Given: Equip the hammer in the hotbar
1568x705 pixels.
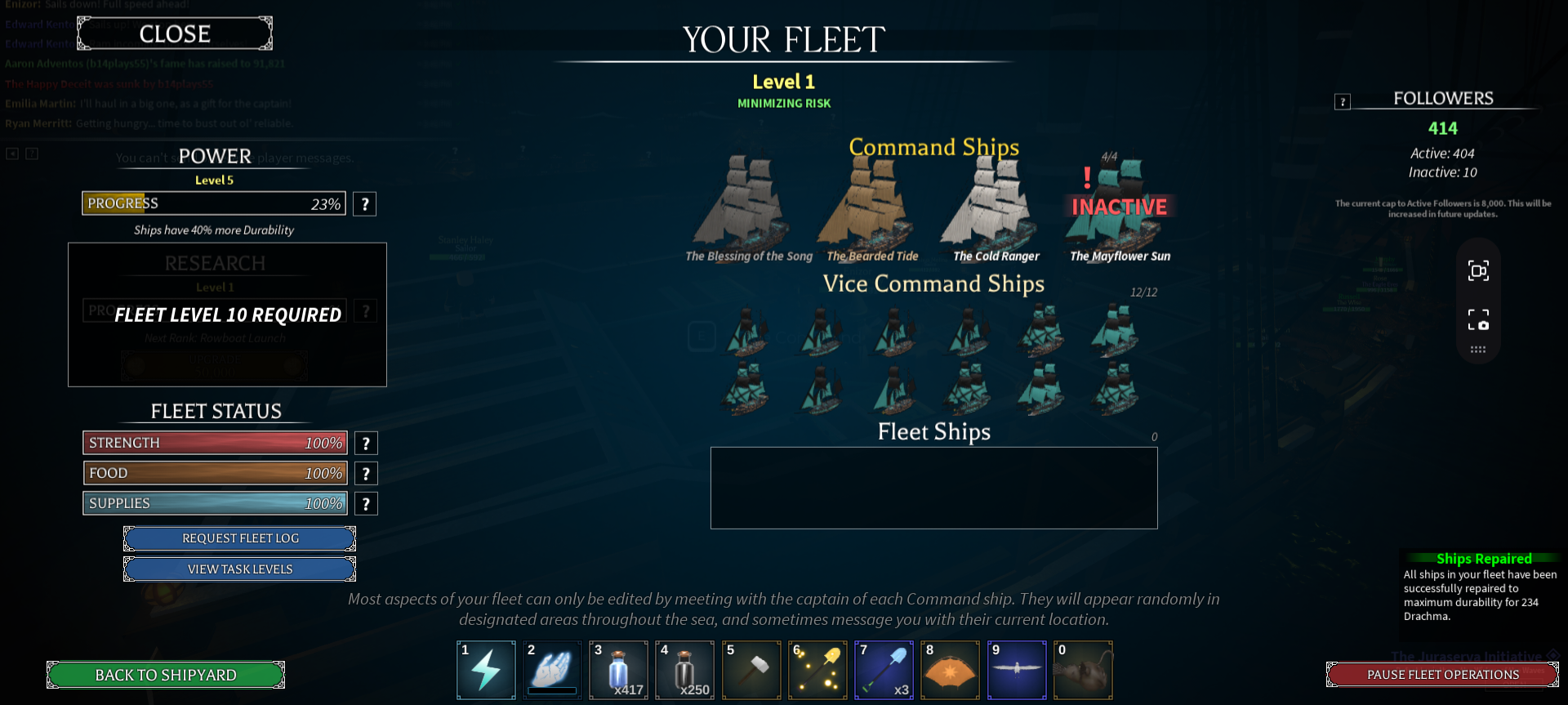Looking at the screenshot, I should (x=751, y=671).
